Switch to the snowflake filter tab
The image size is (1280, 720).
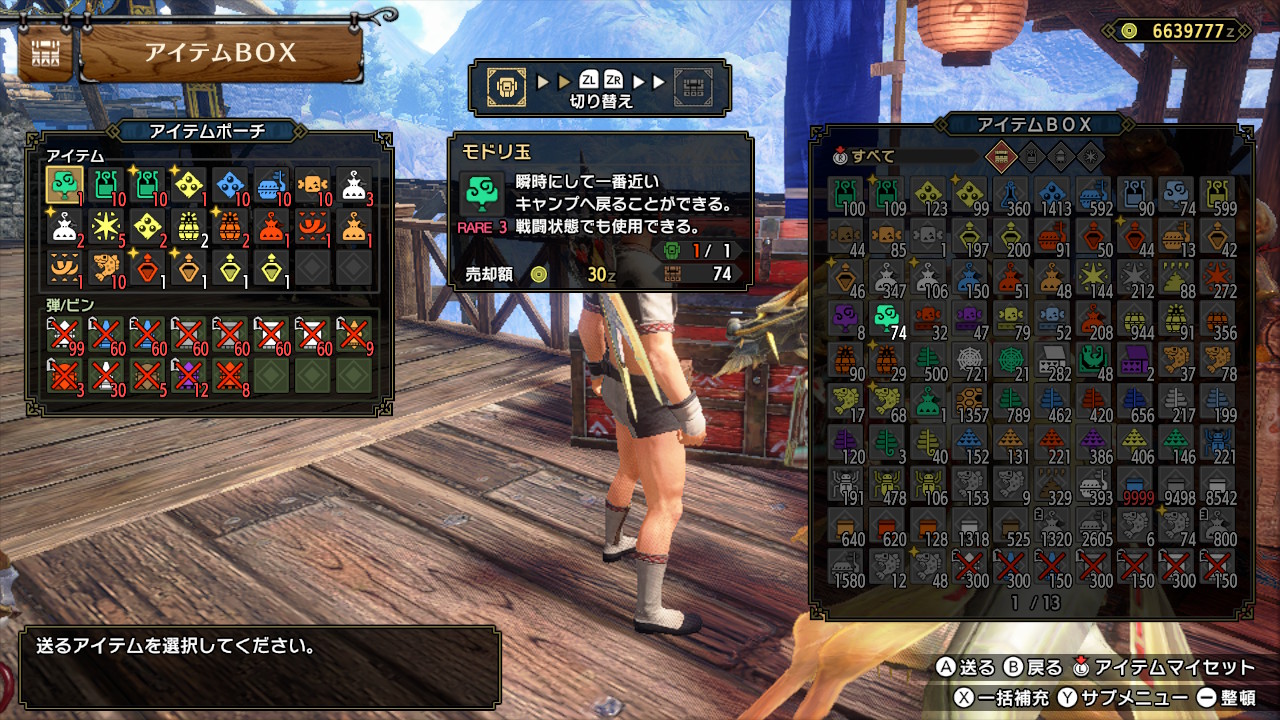tap(1089, 156)
